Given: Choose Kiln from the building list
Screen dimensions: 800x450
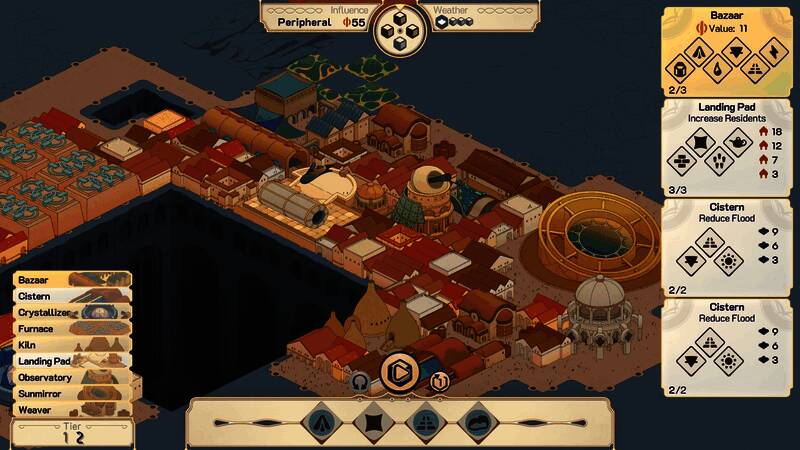Looking at the screenshot, I should [70, 345].
